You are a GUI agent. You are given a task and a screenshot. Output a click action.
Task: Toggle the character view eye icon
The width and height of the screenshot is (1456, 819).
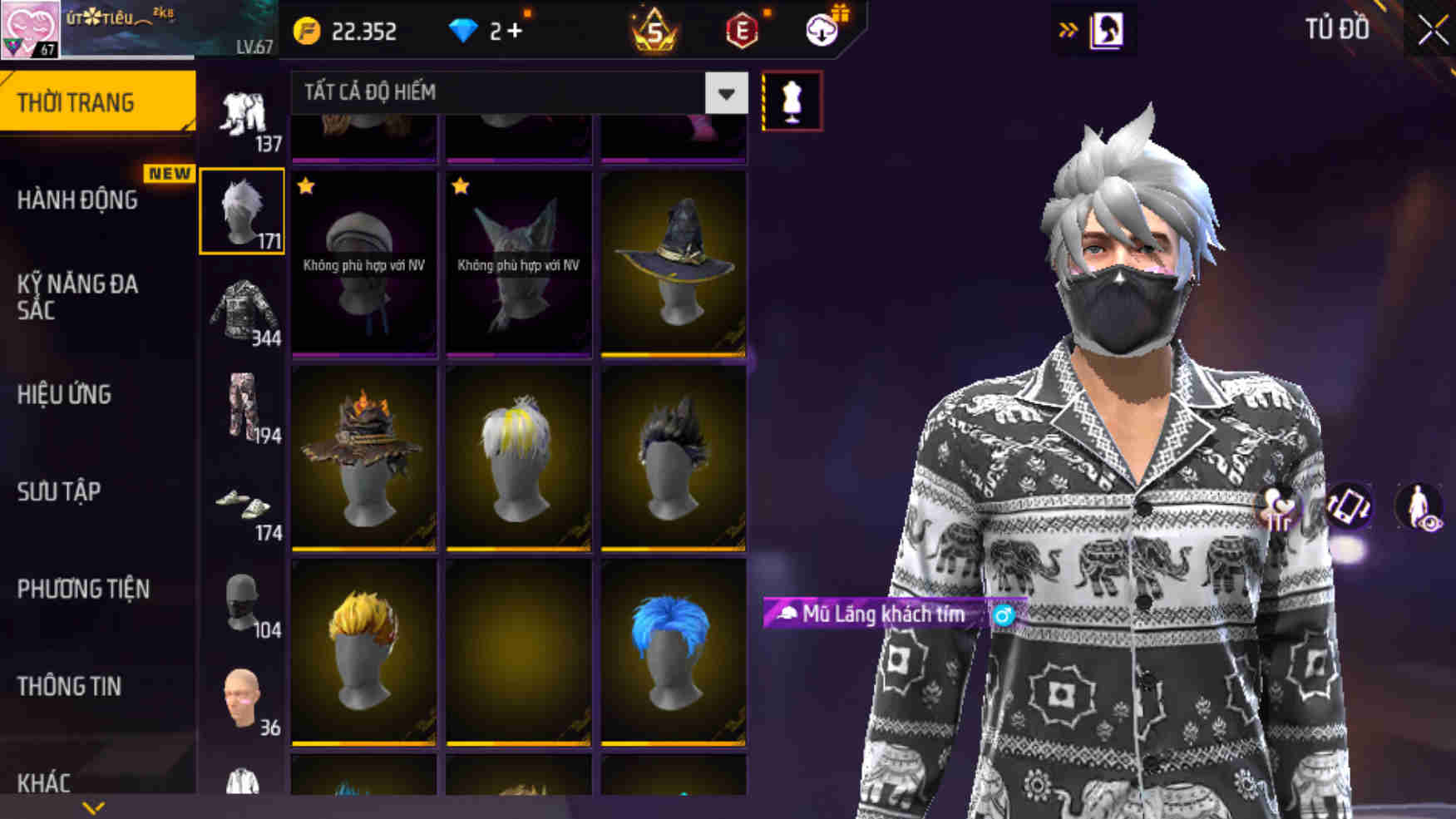pos(1419,505)
